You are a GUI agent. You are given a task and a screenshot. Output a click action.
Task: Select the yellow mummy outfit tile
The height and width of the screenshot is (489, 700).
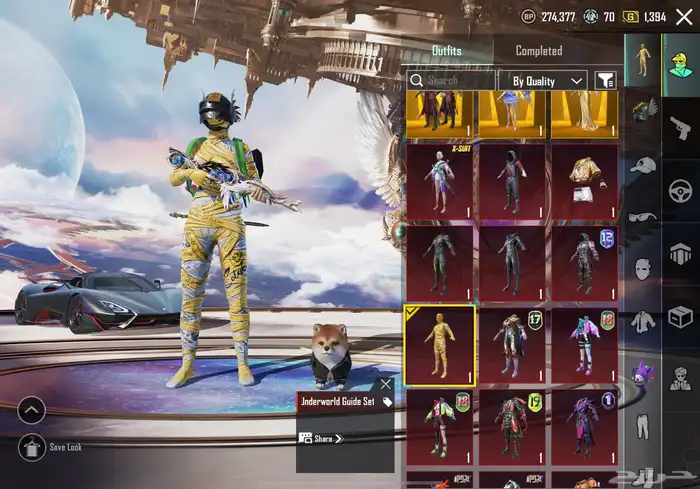click(x=439, y=345)
